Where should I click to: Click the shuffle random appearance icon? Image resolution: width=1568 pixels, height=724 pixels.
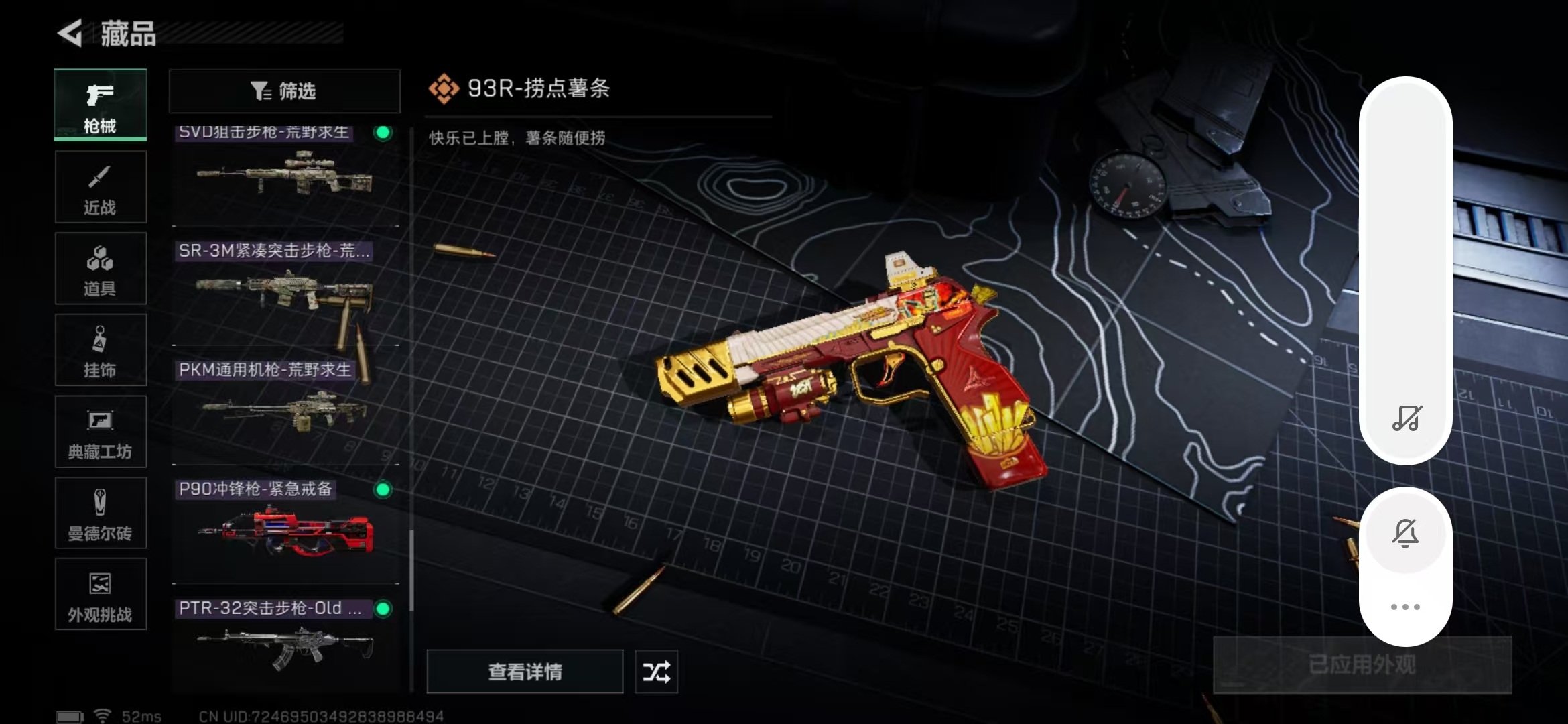point(655,671)
